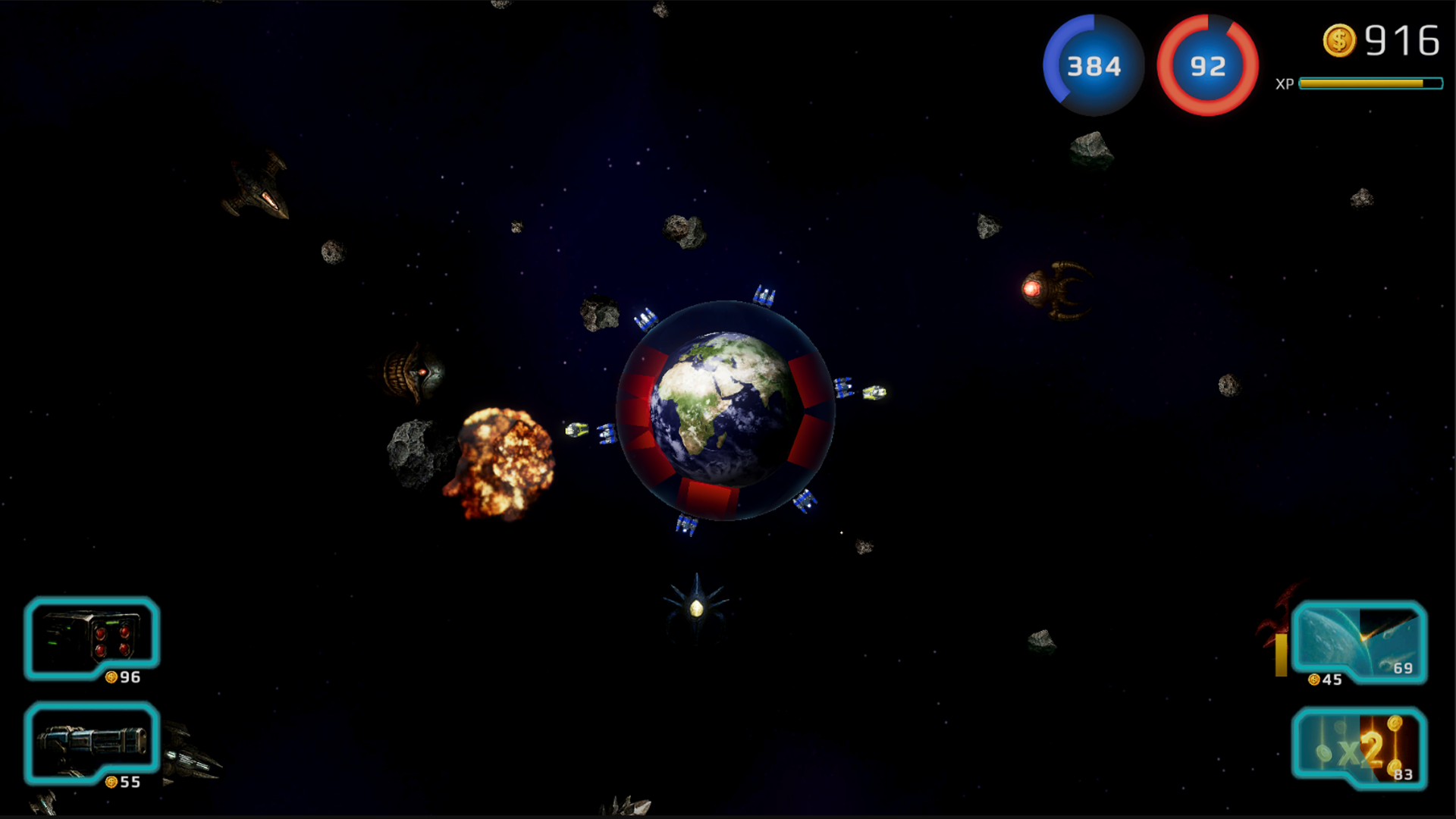Click the coin icon on the 96 weapon card

(111, 676)
